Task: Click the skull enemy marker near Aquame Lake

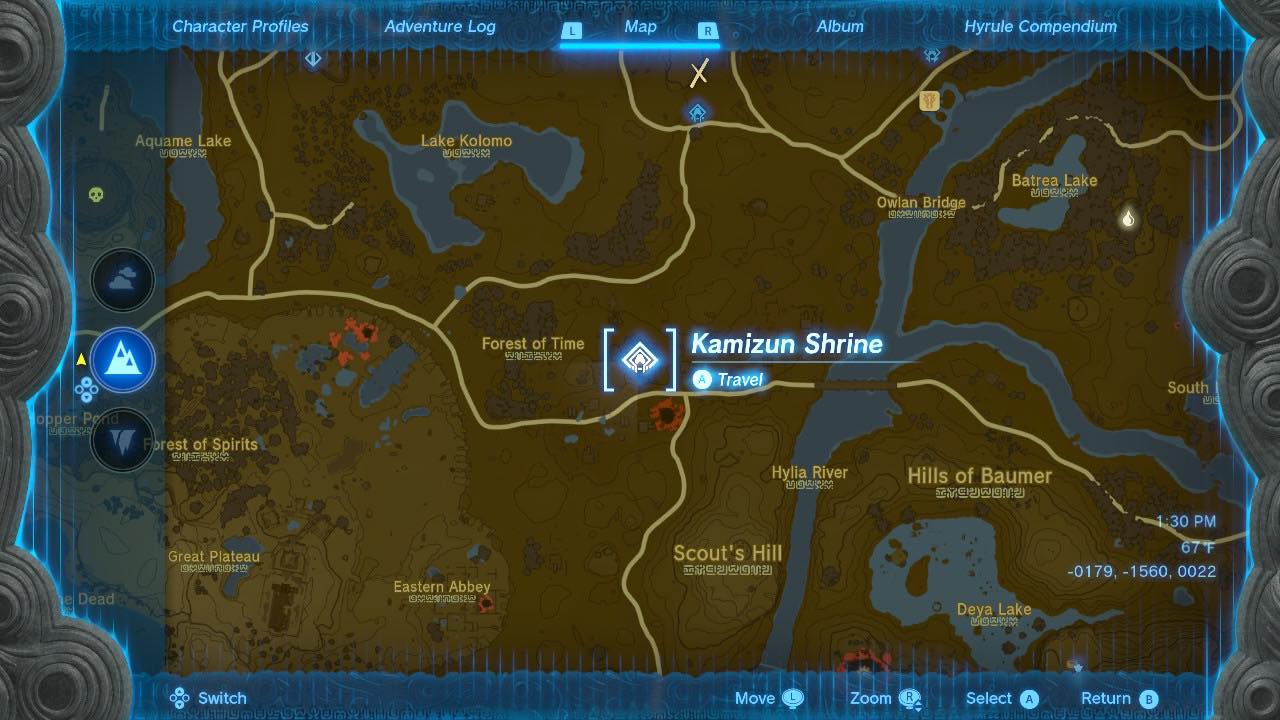Action: 94,196
